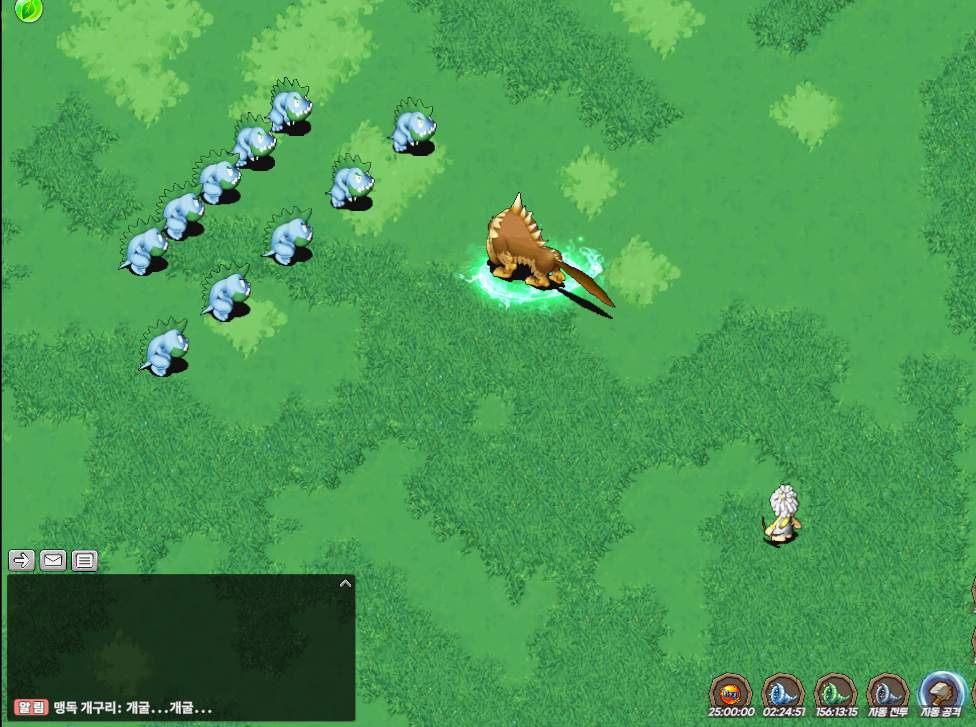Select the chat message log panel

click(180, 640)
